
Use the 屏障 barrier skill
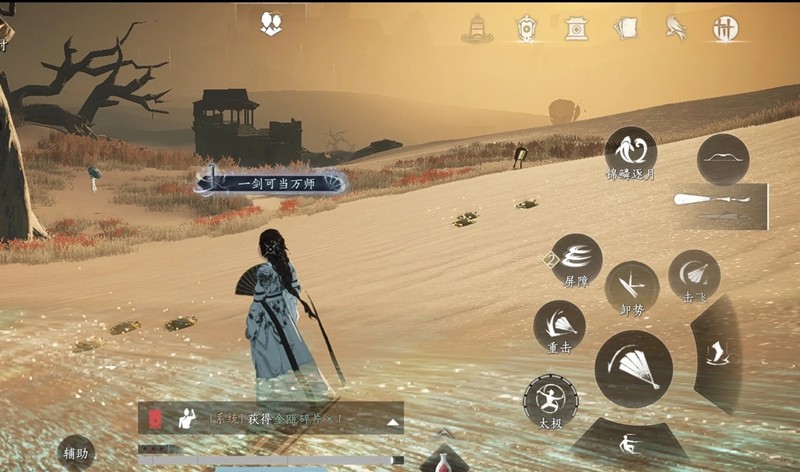577,259
